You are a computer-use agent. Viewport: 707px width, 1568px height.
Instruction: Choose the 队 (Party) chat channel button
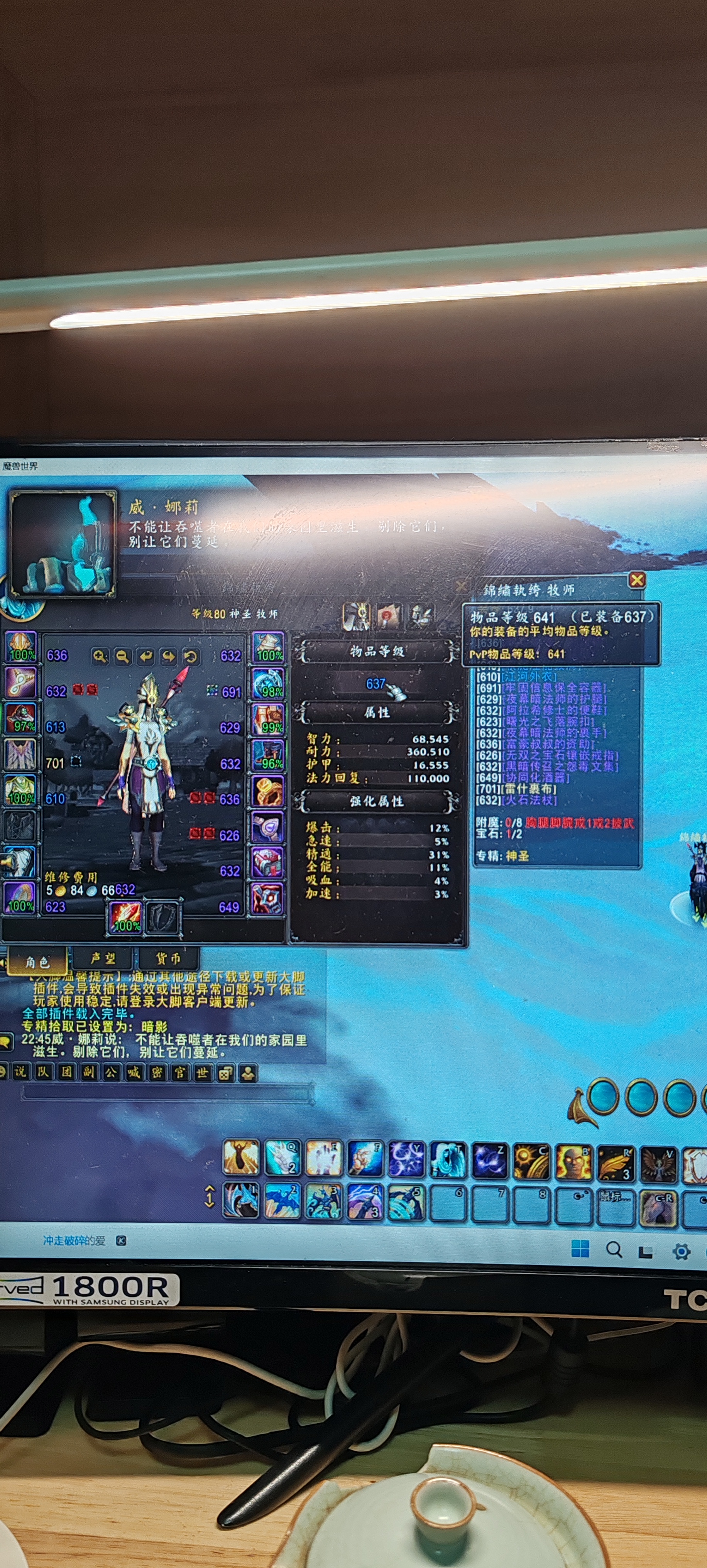42,1072
